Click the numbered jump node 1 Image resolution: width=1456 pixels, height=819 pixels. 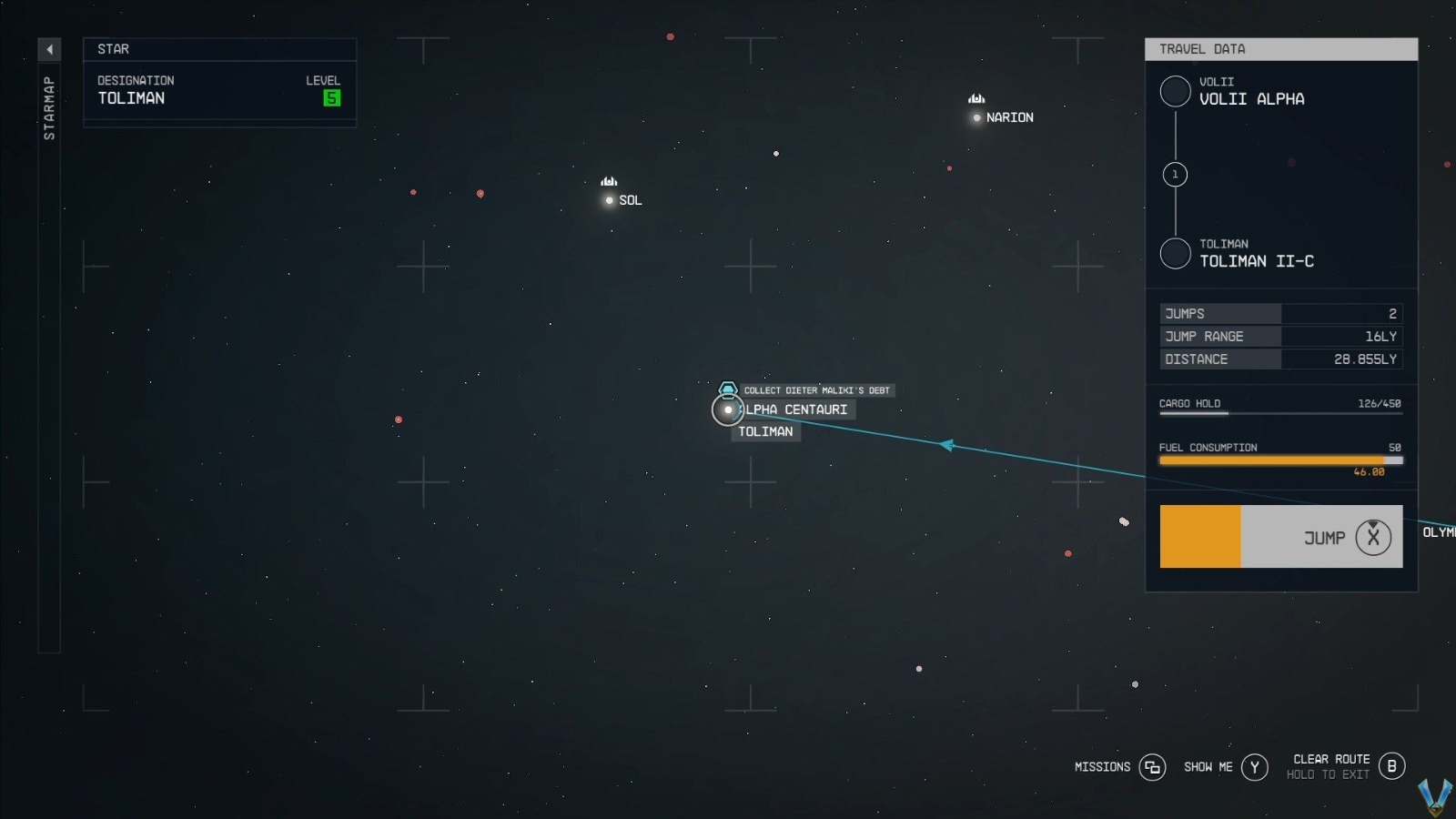[x=1174, y=174]
